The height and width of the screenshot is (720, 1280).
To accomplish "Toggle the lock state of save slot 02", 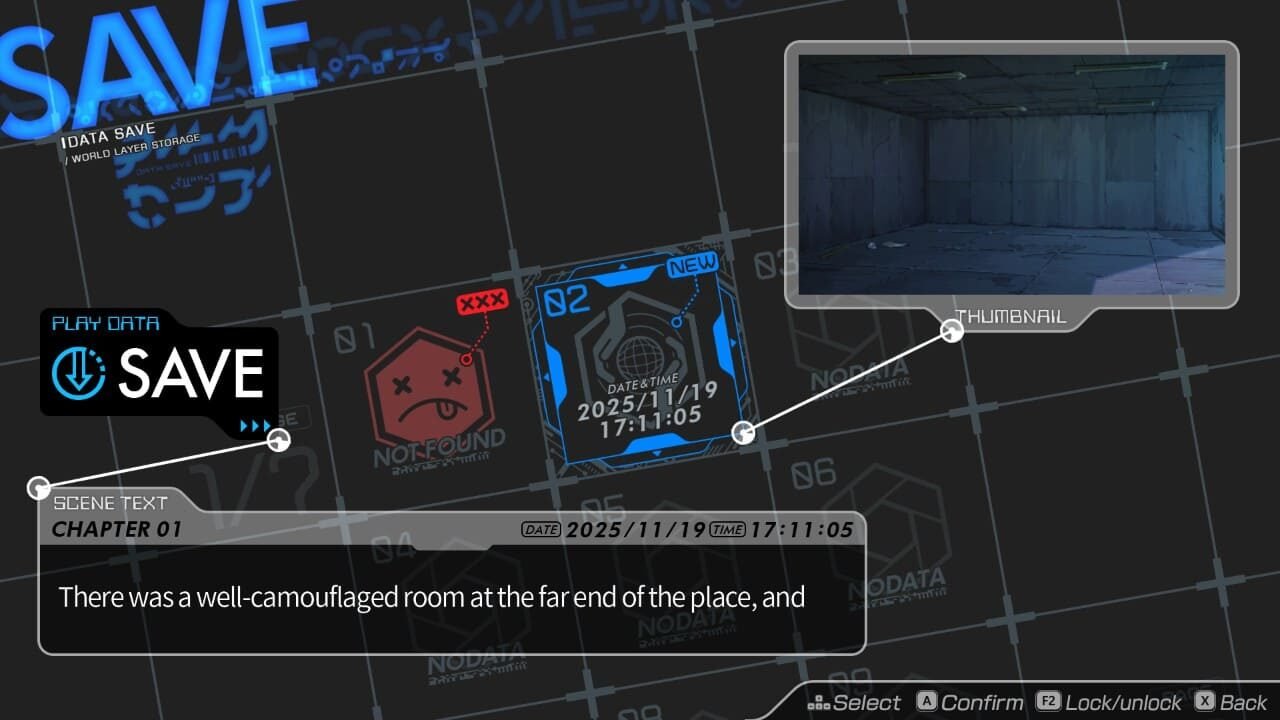I will coord(1049,701).
